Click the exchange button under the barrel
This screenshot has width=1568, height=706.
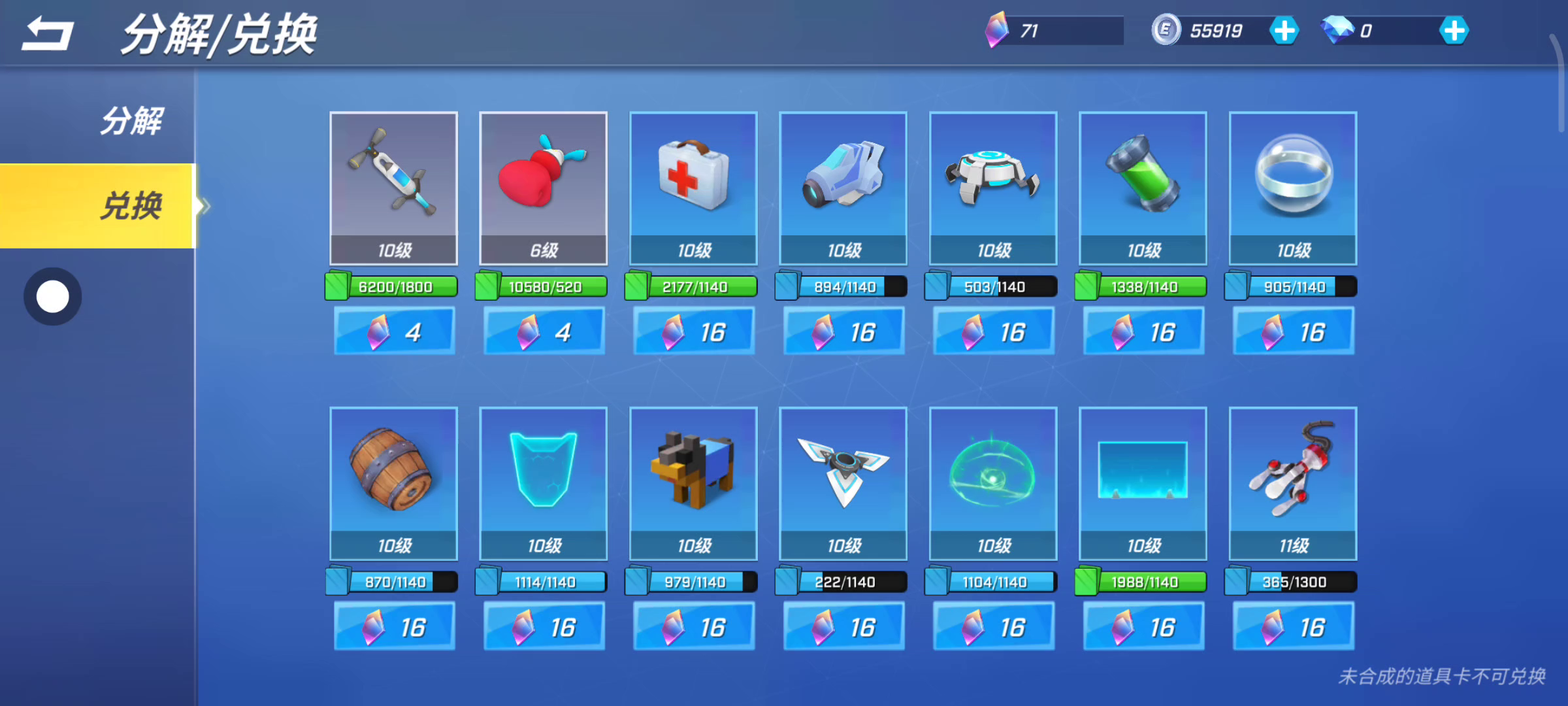(x=393, y=628)
